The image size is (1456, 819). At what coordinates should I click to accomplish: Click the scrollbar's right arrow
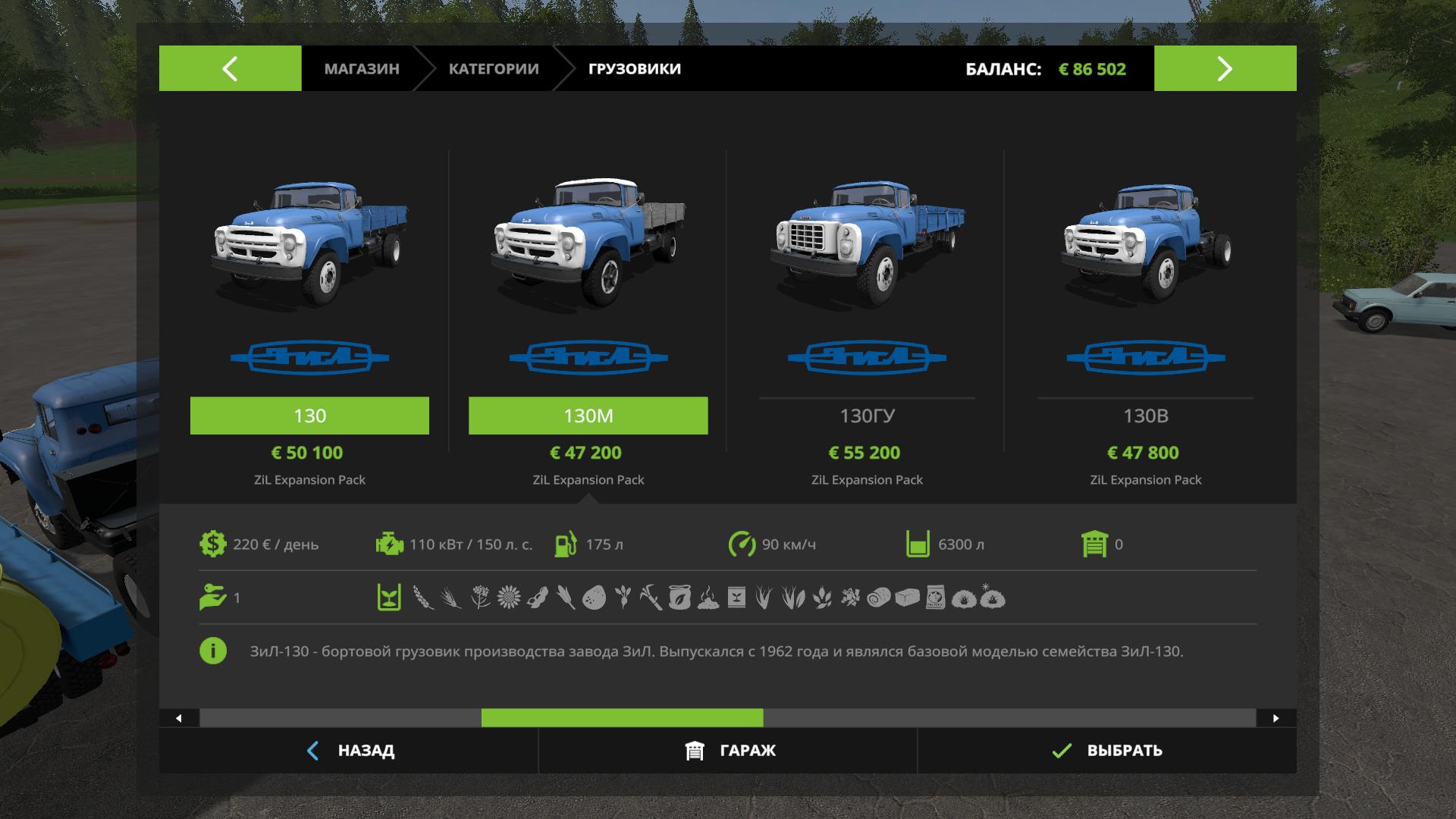(1276, 718)
